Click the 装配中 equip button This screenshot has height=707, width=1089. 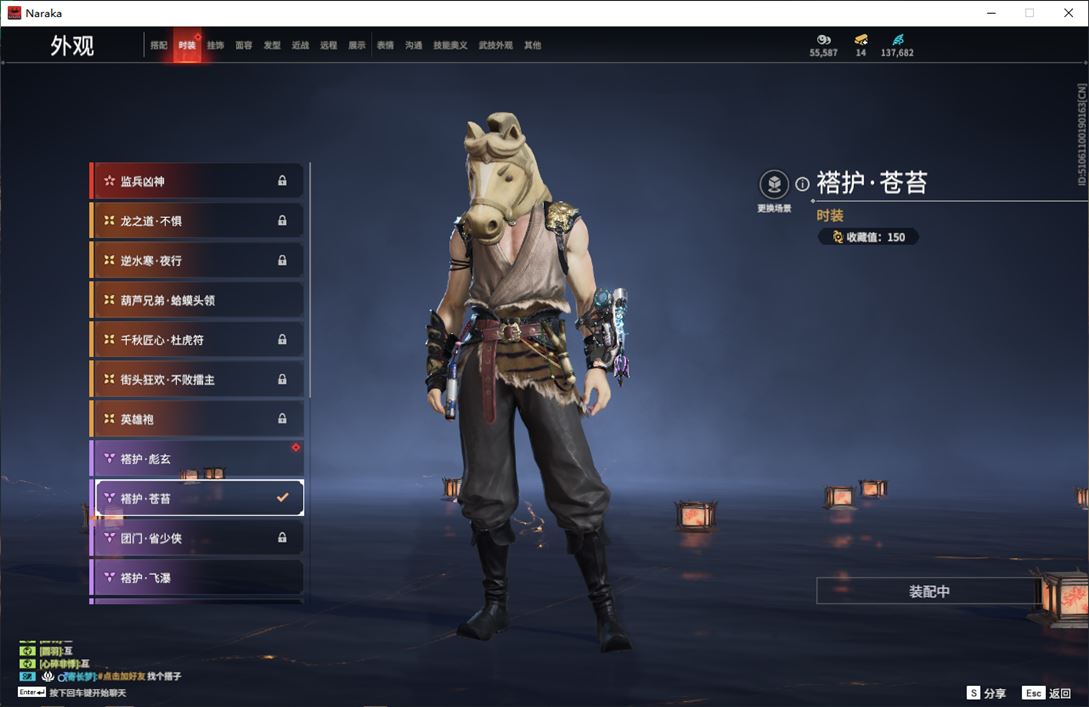click(x=929, y=591)
